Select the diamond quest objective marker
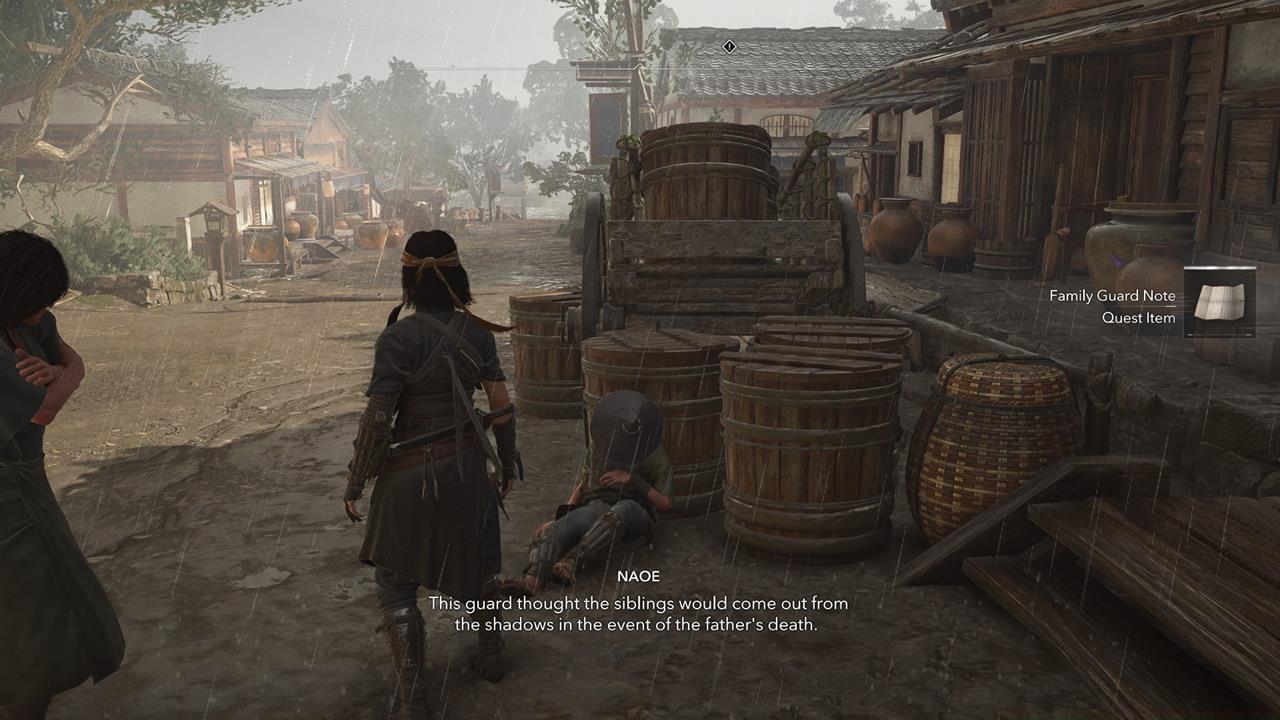The width and height of the screenshot is (1280, 720). tap(730, 45)
